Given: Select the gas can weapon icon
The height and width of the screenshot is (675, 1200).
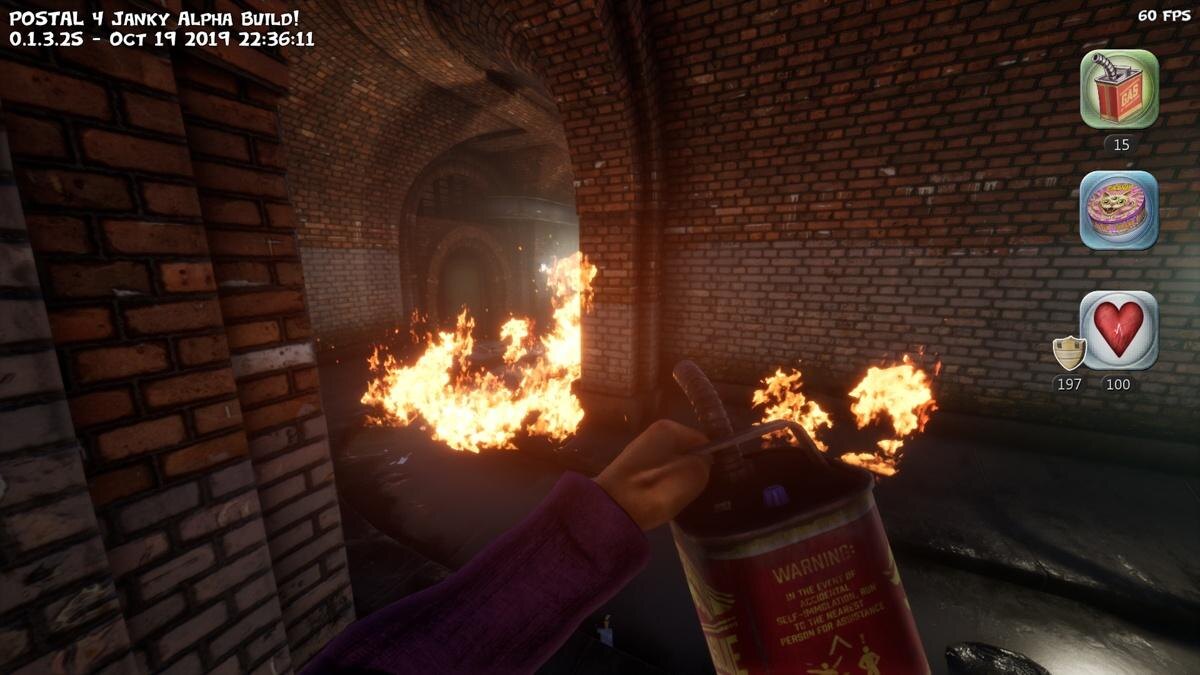Looking at the screenshot, I should 1119,90.
